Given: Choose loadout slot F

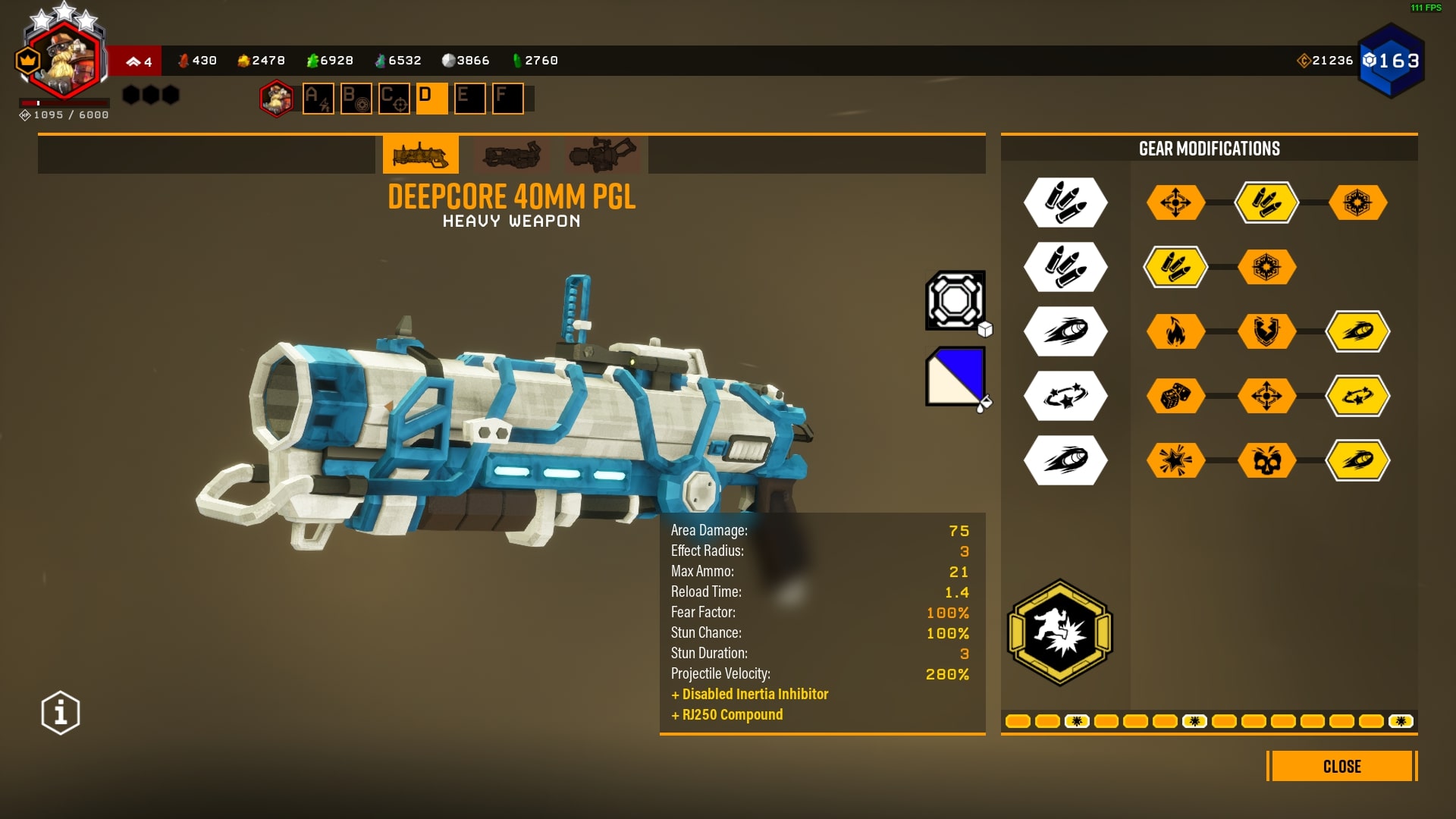Looking at the screenshot, I should tap(508, 99).
